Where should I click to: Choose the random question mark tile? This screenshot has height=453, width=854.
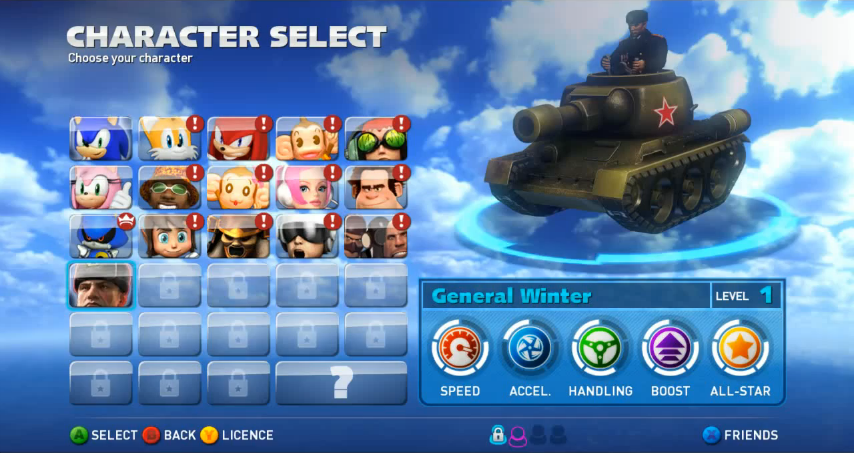pyautogui.click(x=341, y=383)
